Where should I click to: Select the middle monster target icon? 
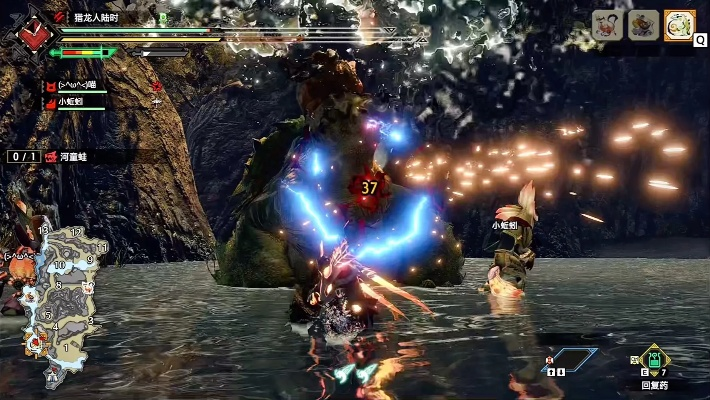click(644, 25)
